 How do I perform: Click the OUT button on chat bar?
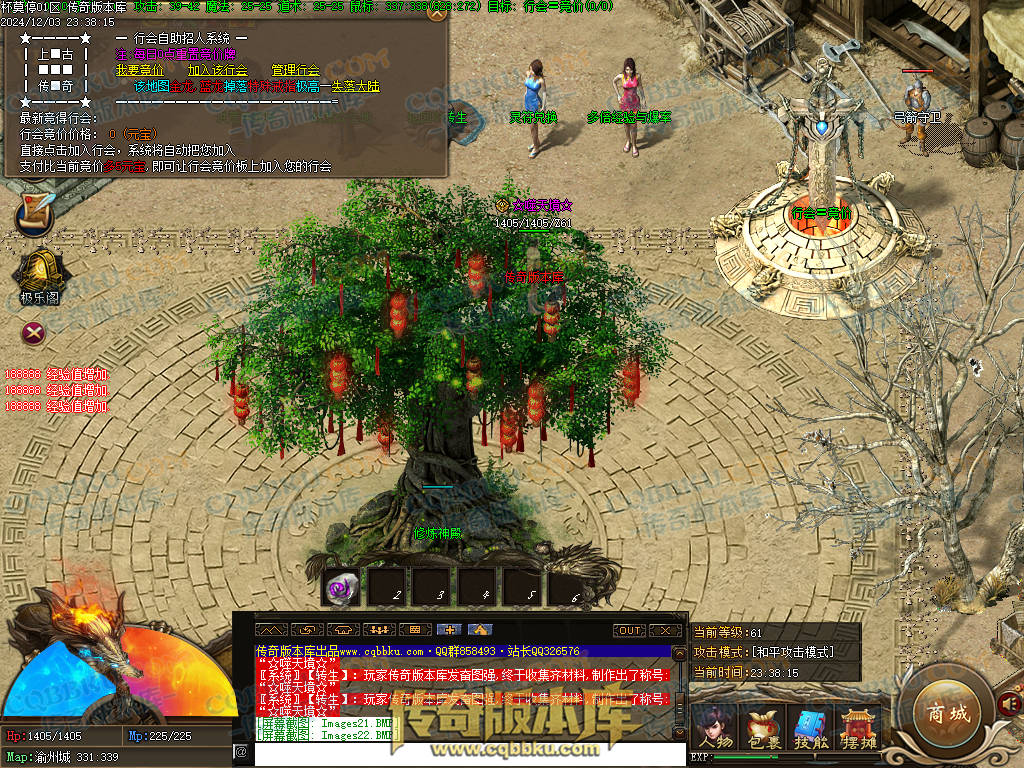tap(629, 631)
